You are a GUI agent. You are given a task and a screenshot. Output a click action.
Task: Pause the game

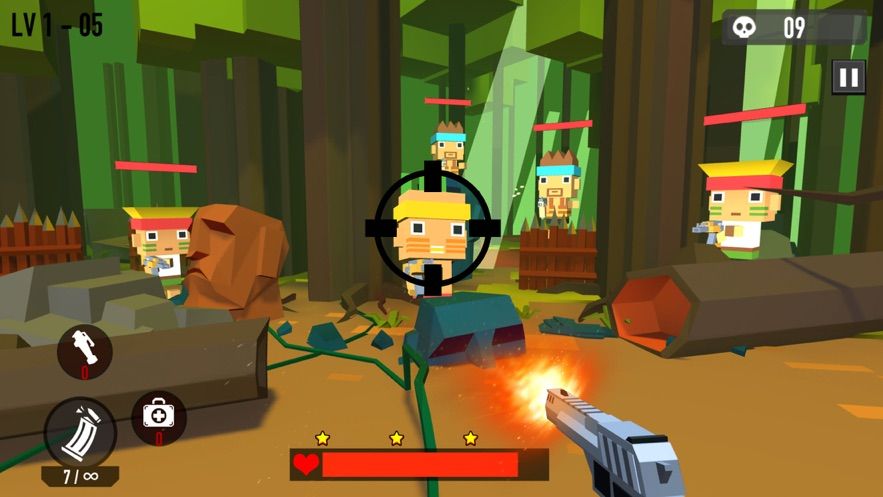[x=848, y=77]
